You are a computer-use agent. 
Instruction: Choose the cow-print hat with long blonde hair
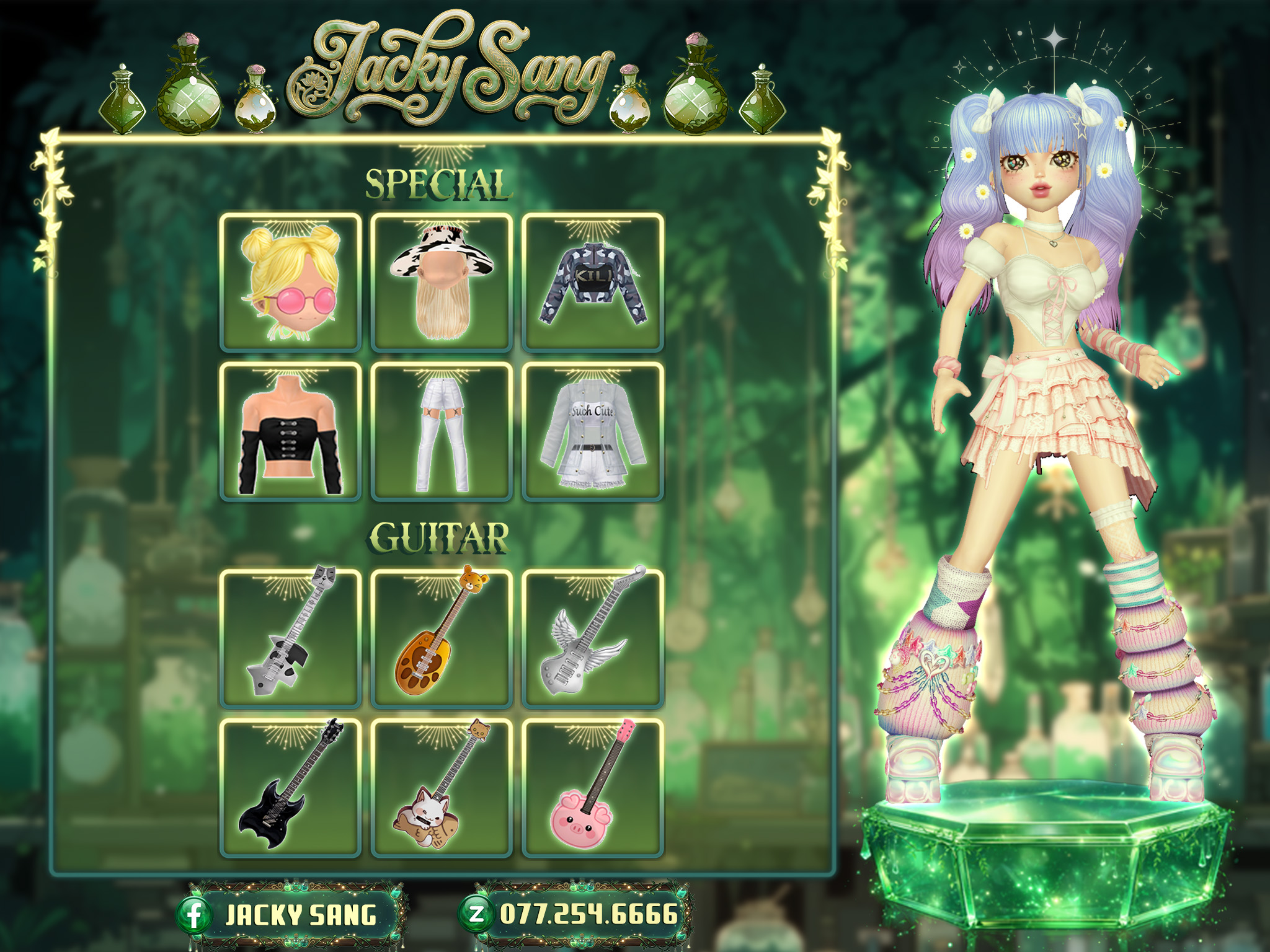tap(442, 283)
